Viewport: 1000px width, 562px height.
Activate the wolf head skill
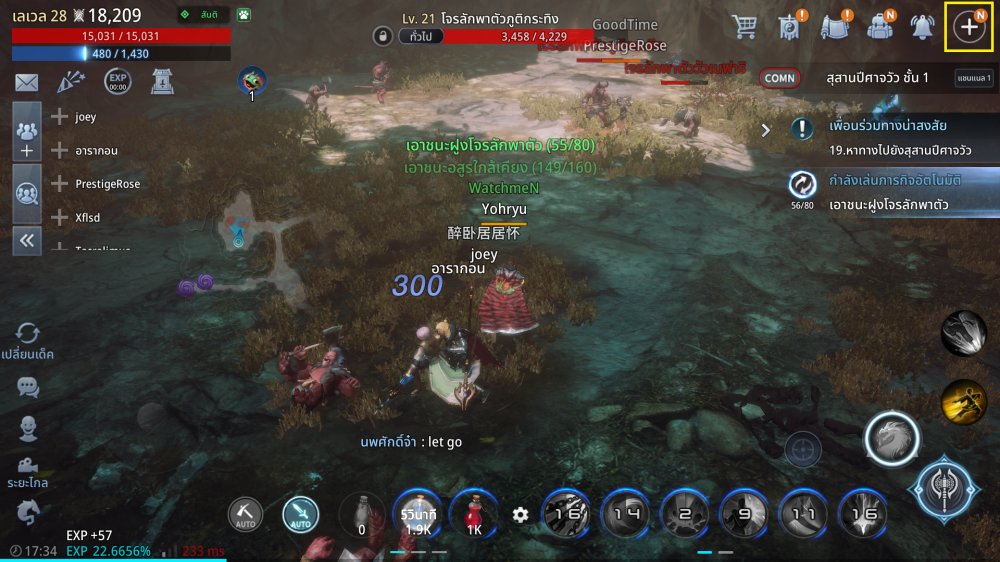click(891, 438)
